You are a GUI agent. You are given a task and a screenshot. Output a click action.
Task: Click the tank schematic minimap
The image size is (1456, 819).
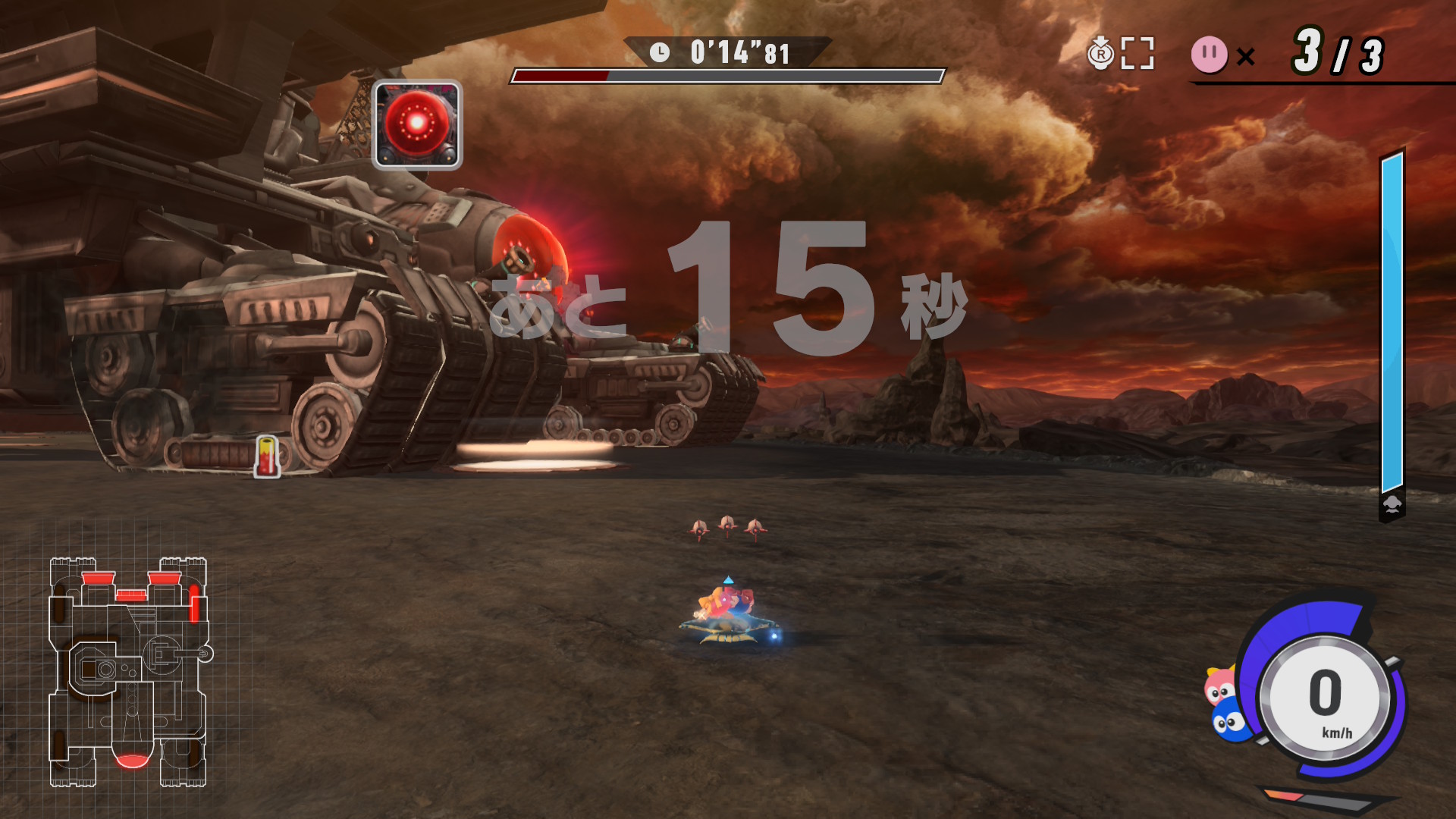pos(129,671)
